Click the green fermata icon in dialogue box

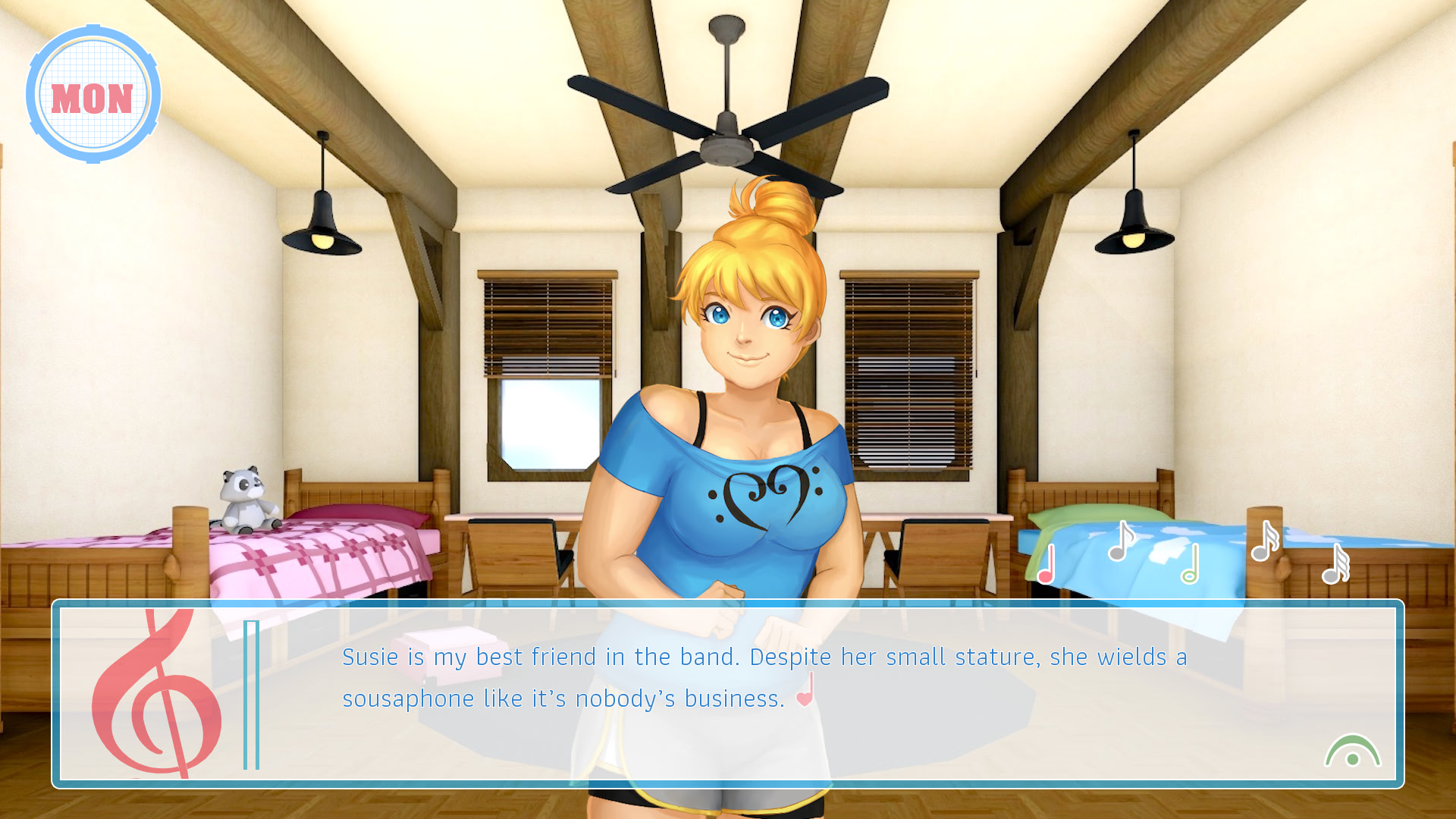click(1352, 752)
